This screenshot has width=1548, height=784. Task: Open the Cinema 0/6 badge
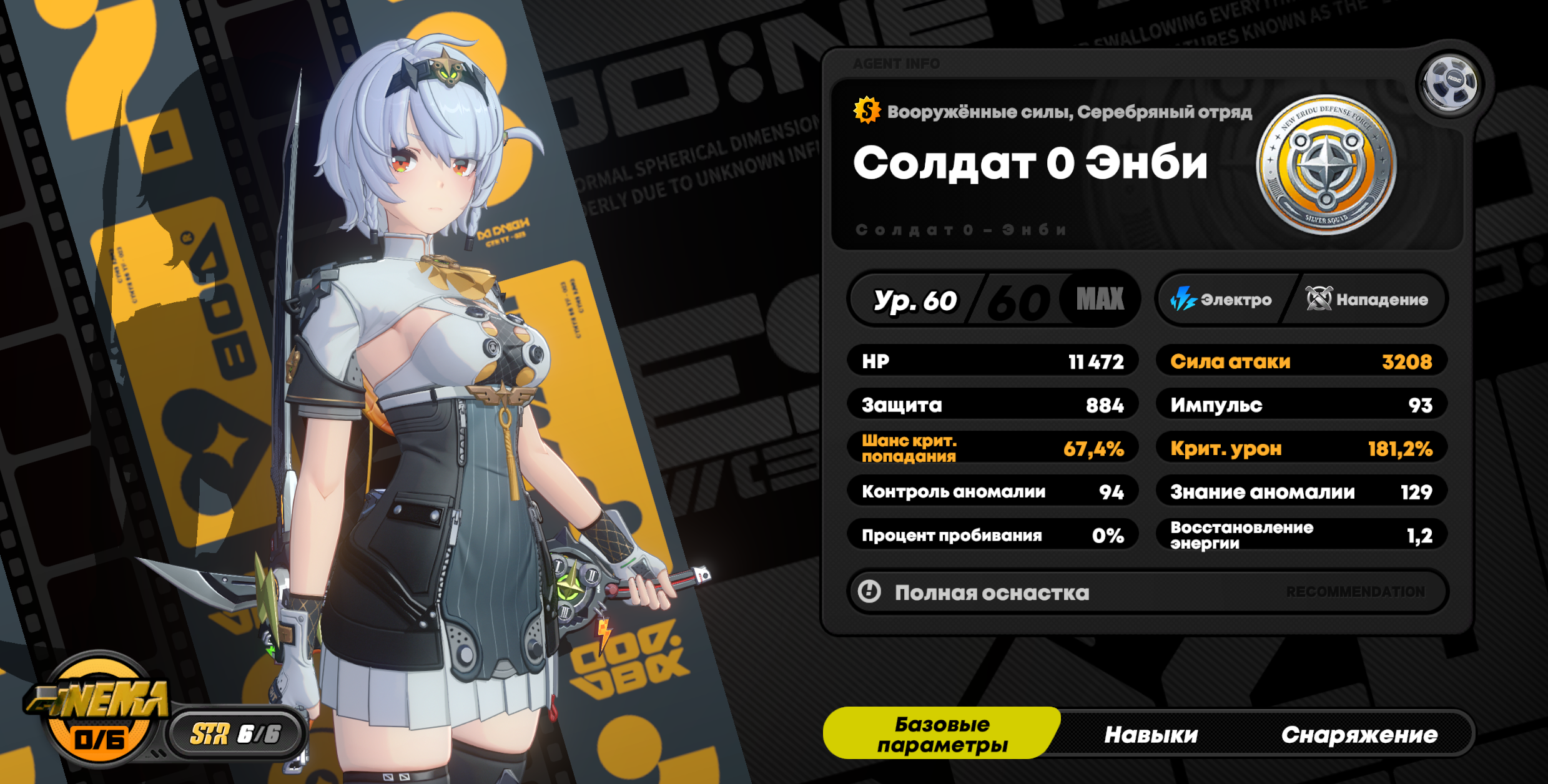[x=100, y=712]
